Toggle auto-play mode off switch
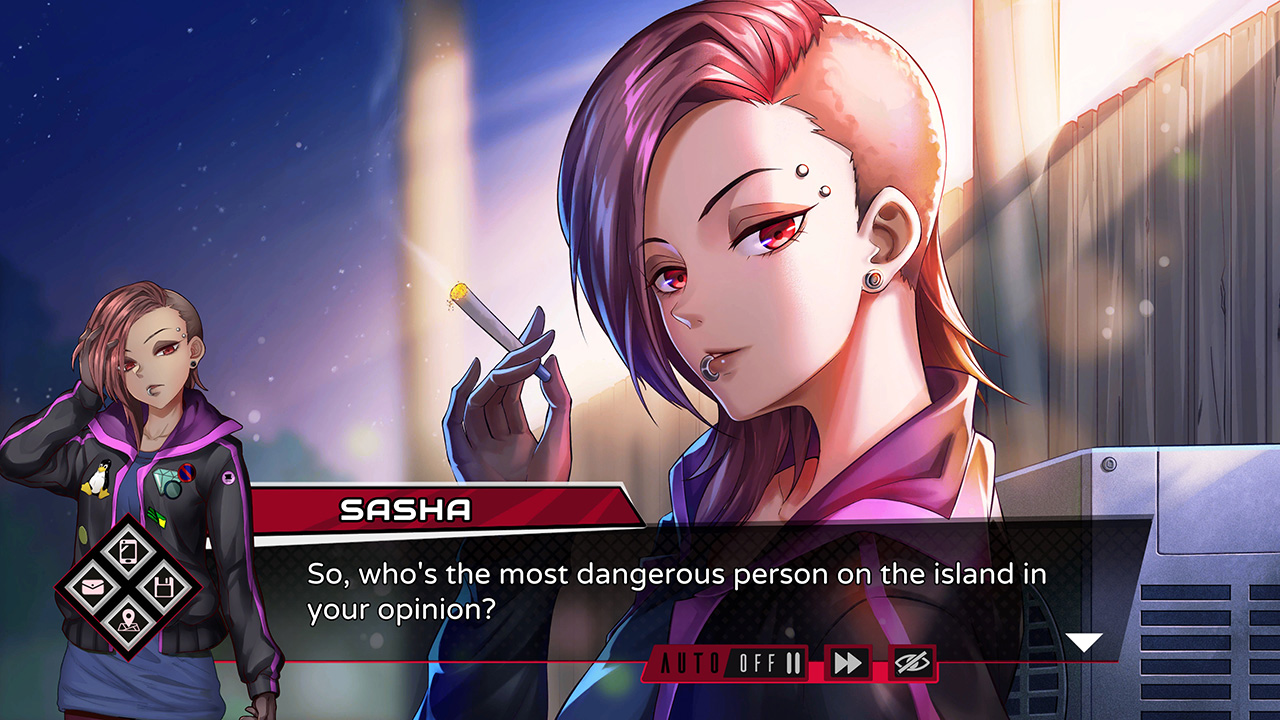 point(755,662)
